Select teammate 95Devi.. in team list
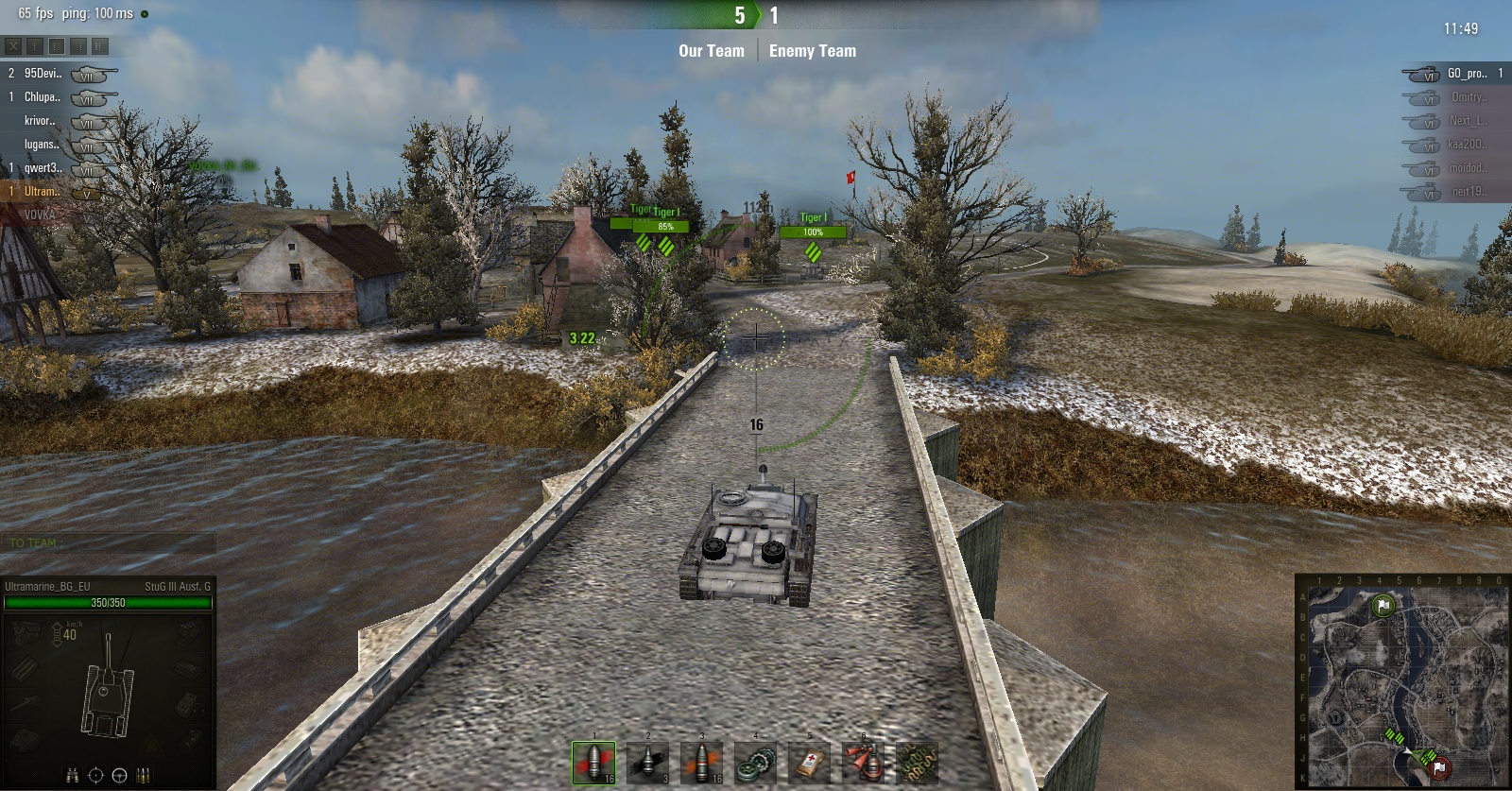 pos(43,73)
